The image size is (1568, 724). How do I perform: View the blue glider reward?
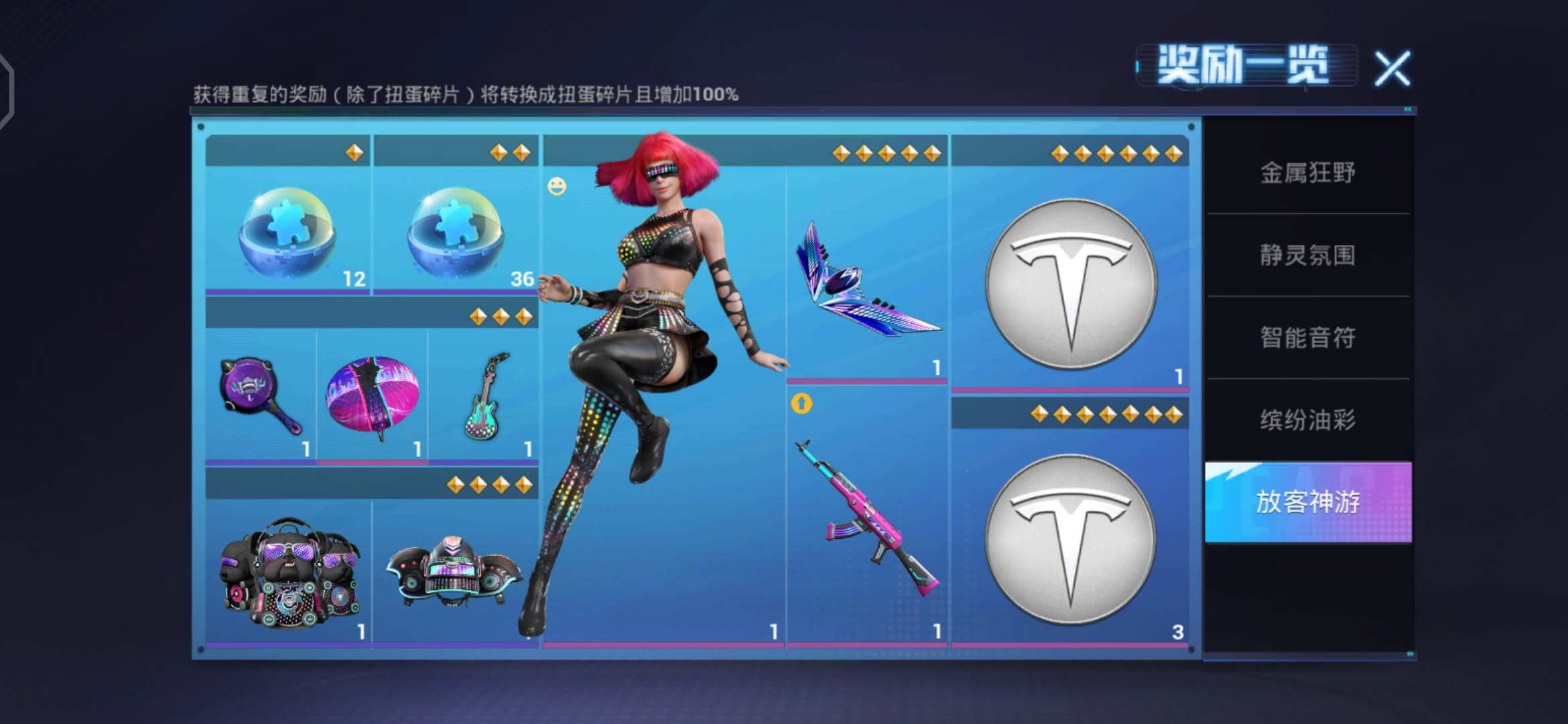(x=866, y=282)
